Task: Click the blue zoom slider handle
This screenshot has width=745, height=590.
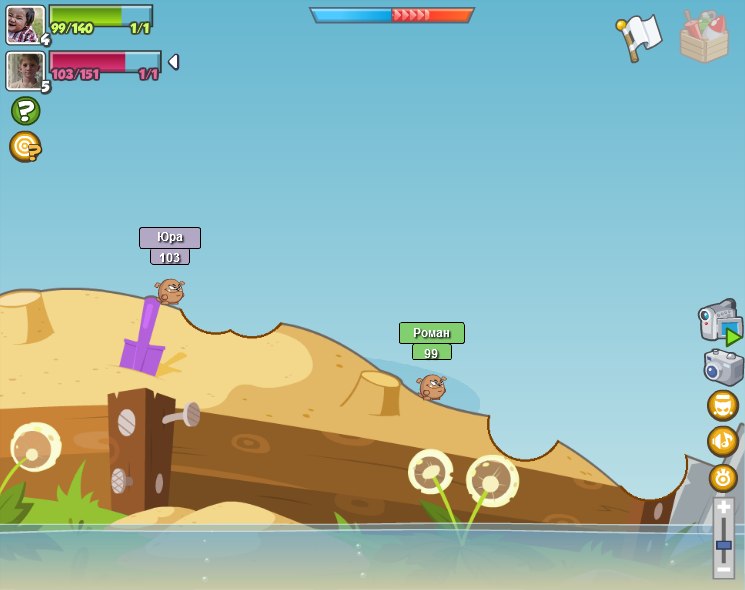Action: tap(723, 545)
